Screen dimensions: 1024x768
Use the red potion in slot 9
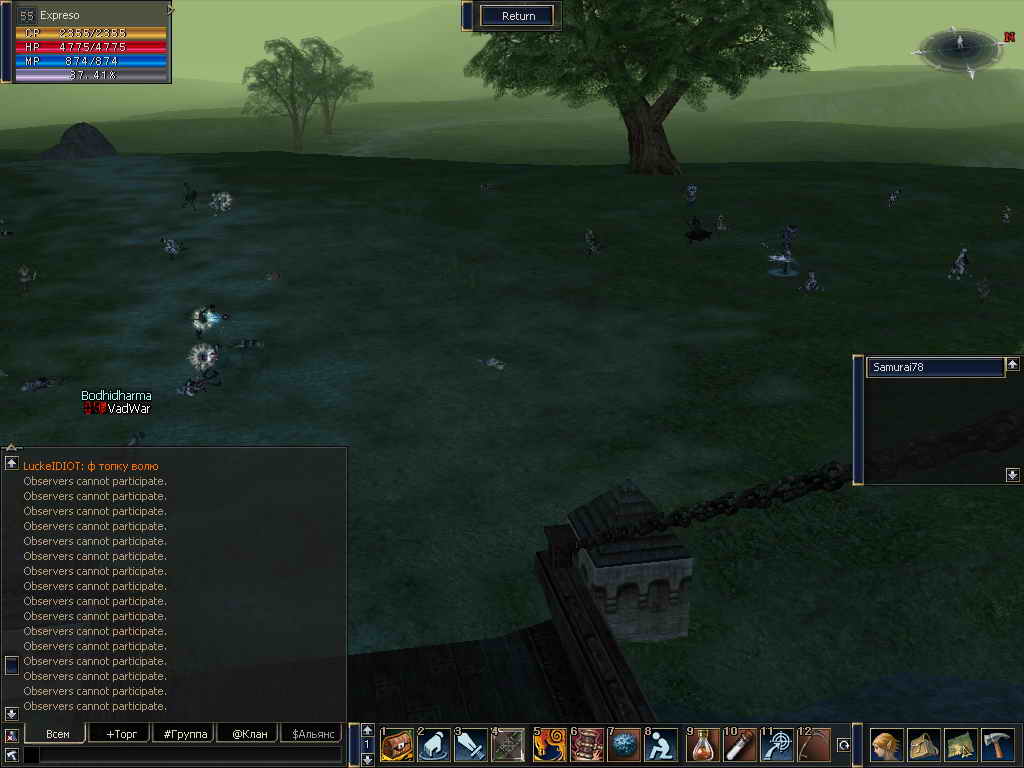pos(703,745)
